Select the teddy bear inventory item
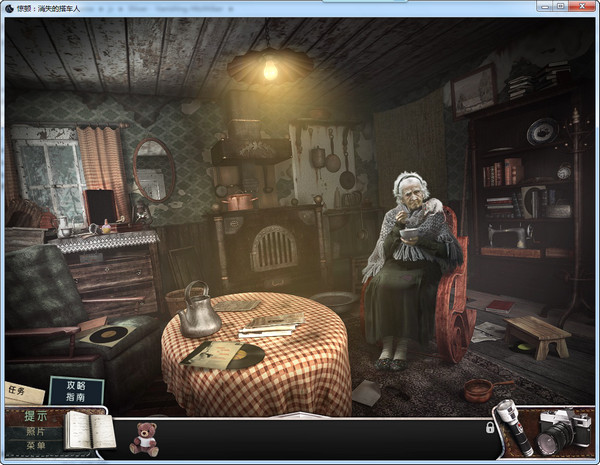 coord(144,438)
